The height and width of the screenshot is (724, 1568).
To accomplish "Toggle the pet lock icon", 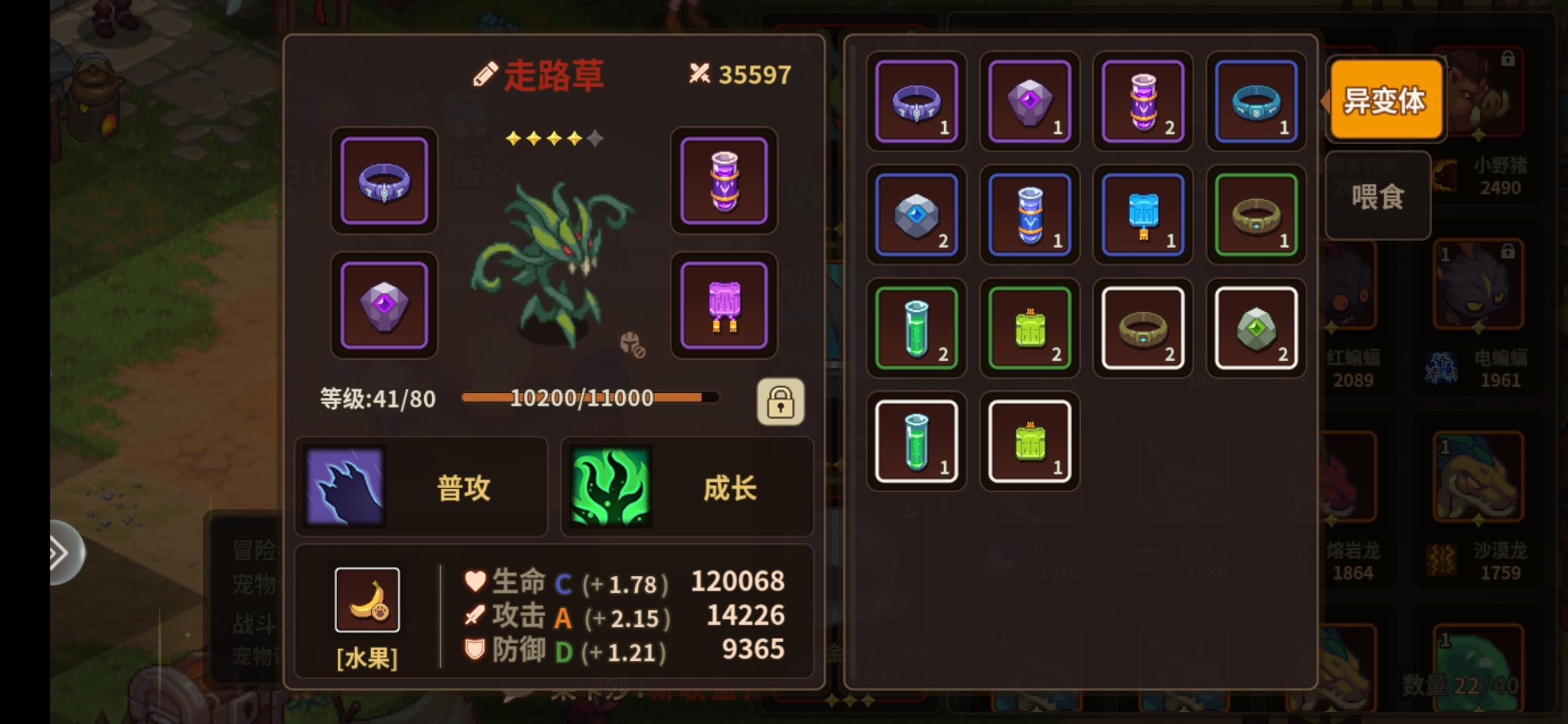I will coord(781,400).
